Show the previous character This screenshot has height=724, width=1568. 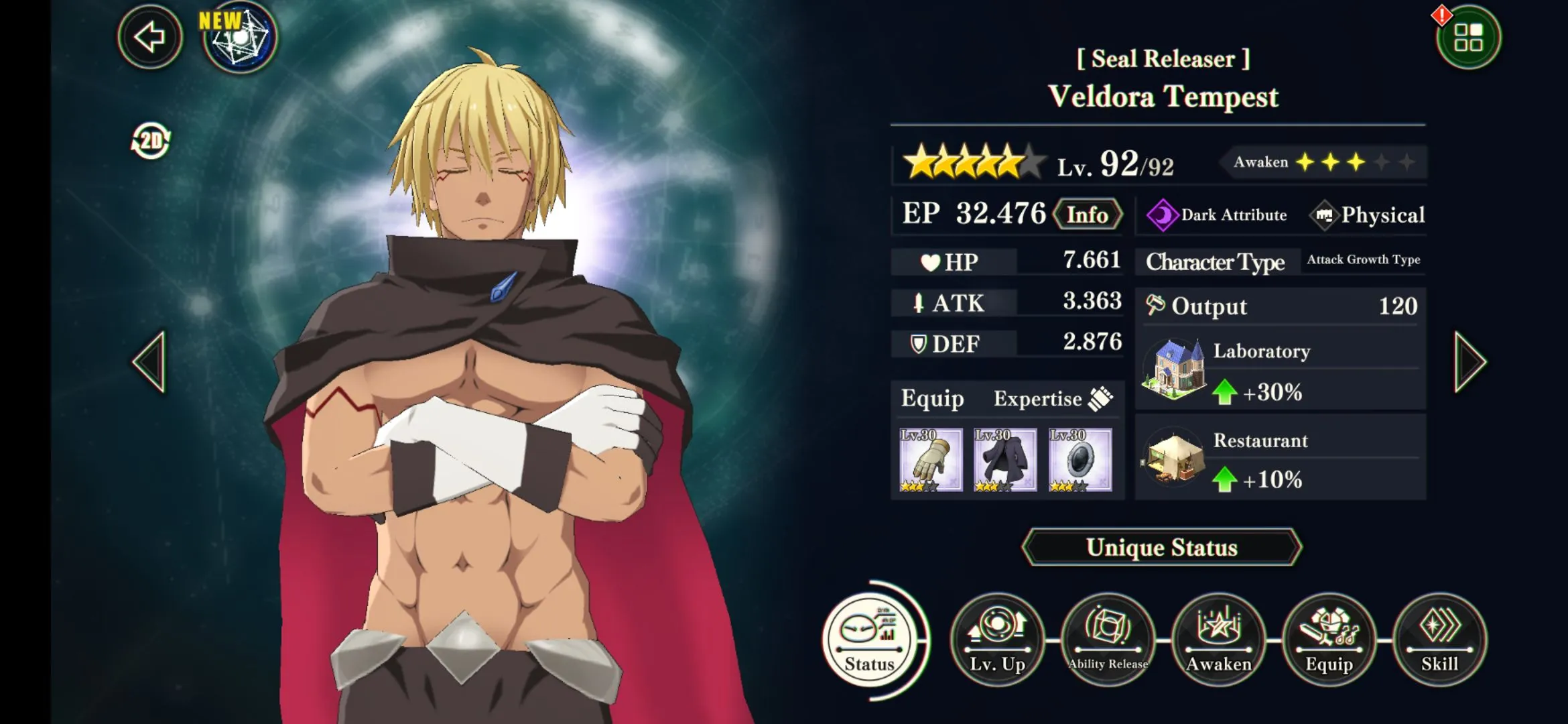[x=149, y=361]
